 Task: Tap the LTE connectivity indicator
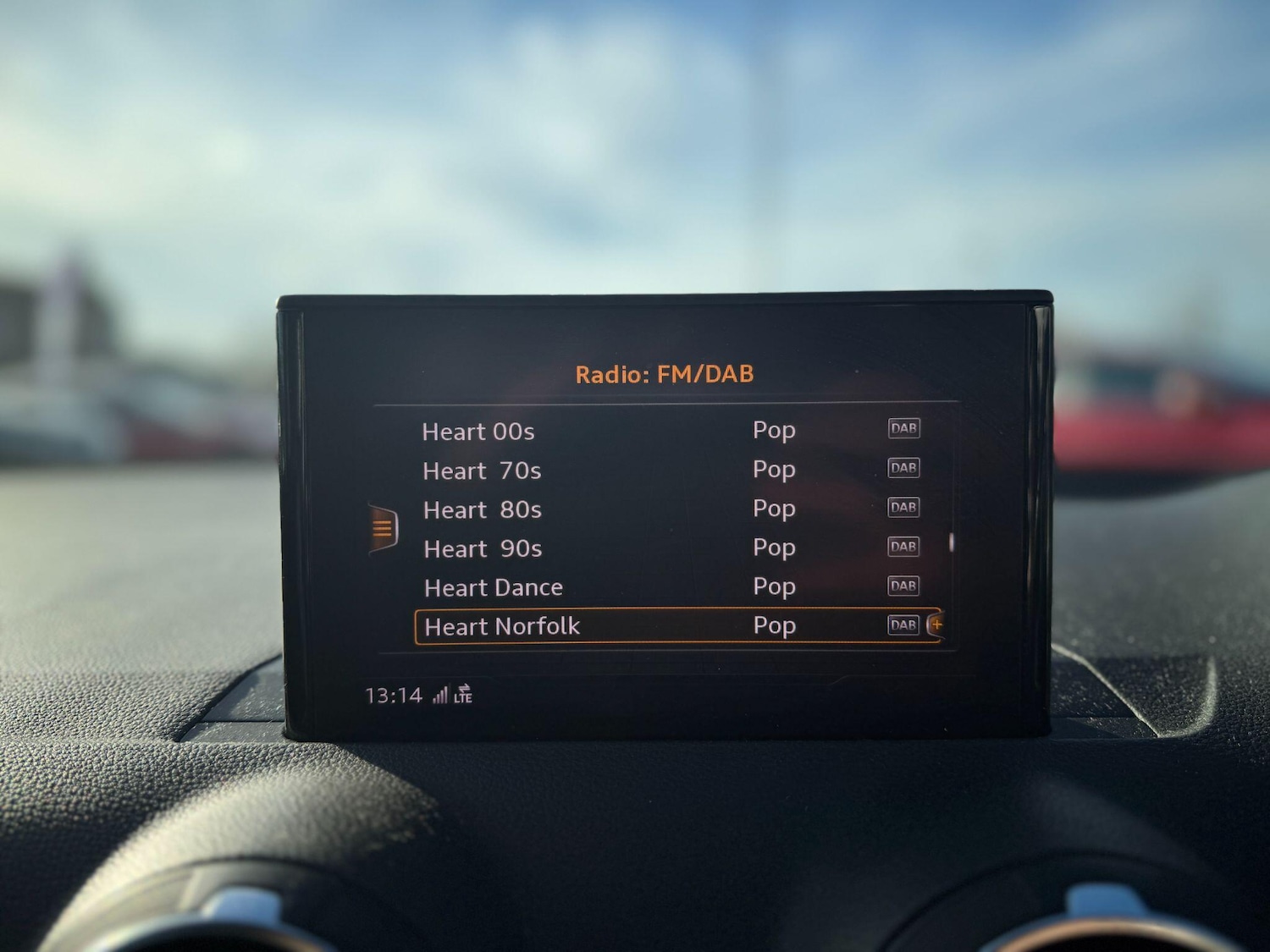pyautogui.click(x=464, y=697)
